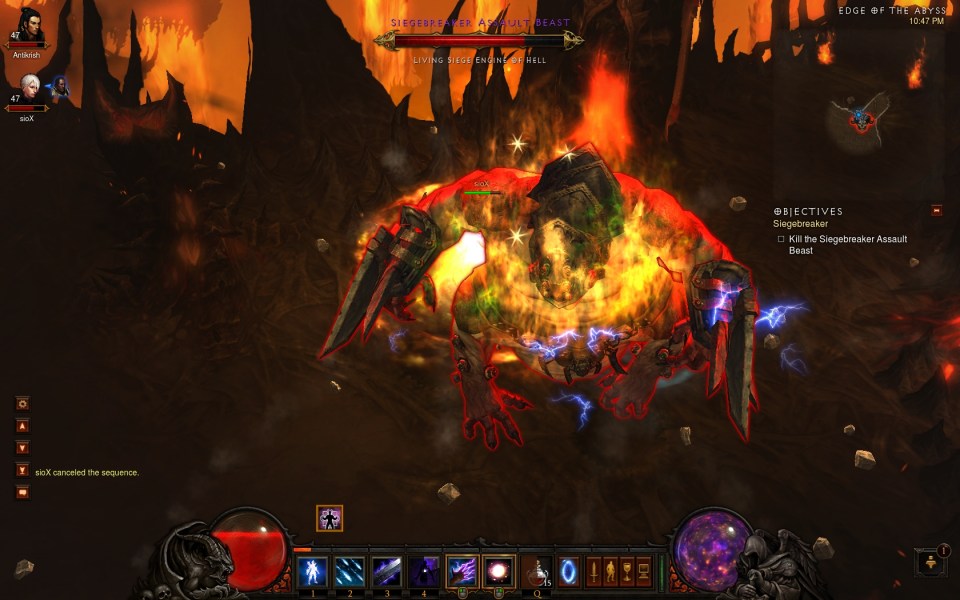Jump to bottom of chat log

(22, 470)
